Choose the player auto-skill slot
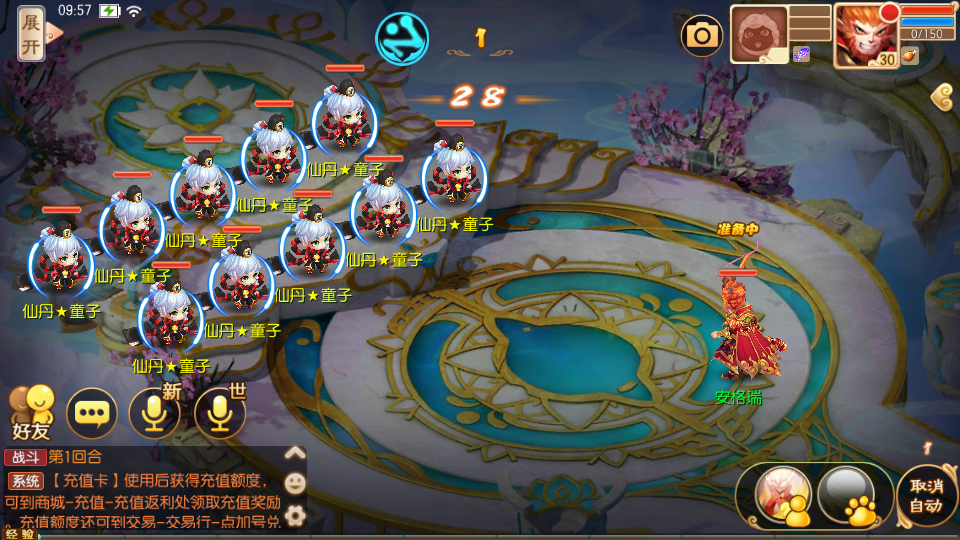 pyautogui.click(x=782, y=494)
